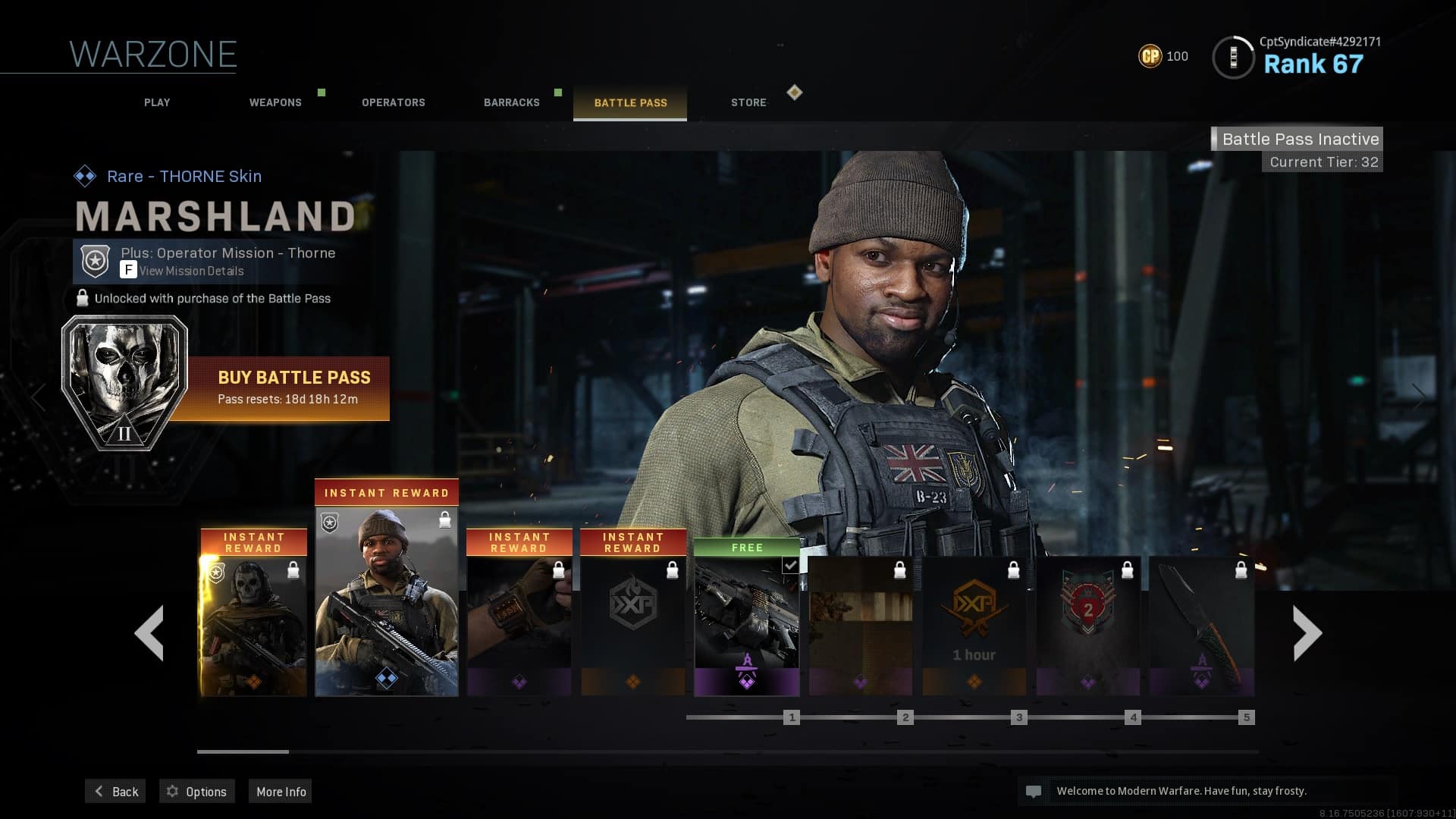
Task: Go to the Operators tab
Action: [393, 102]
